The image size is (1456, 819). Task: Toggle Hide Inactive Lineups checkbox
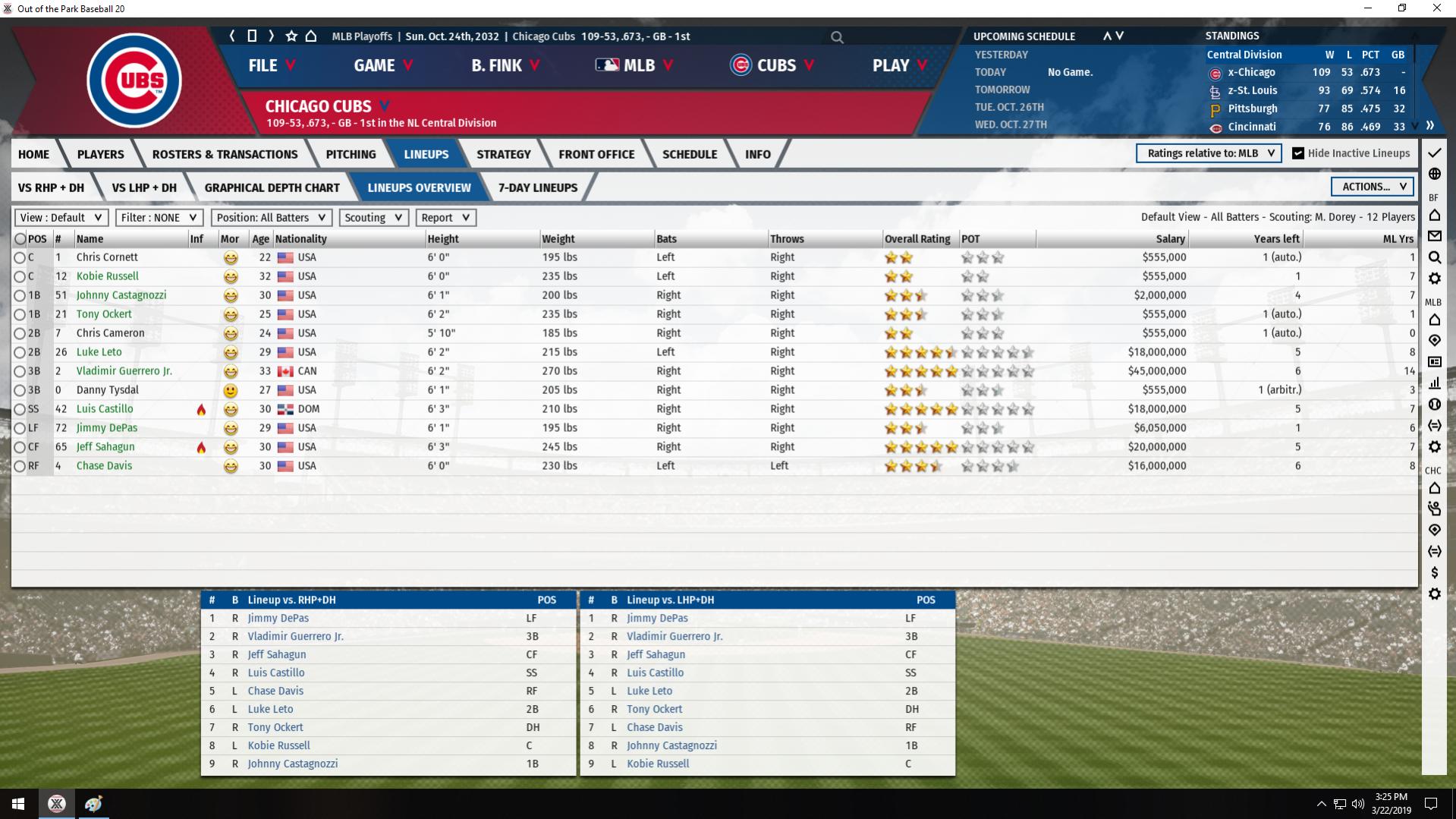[1298, 153]
